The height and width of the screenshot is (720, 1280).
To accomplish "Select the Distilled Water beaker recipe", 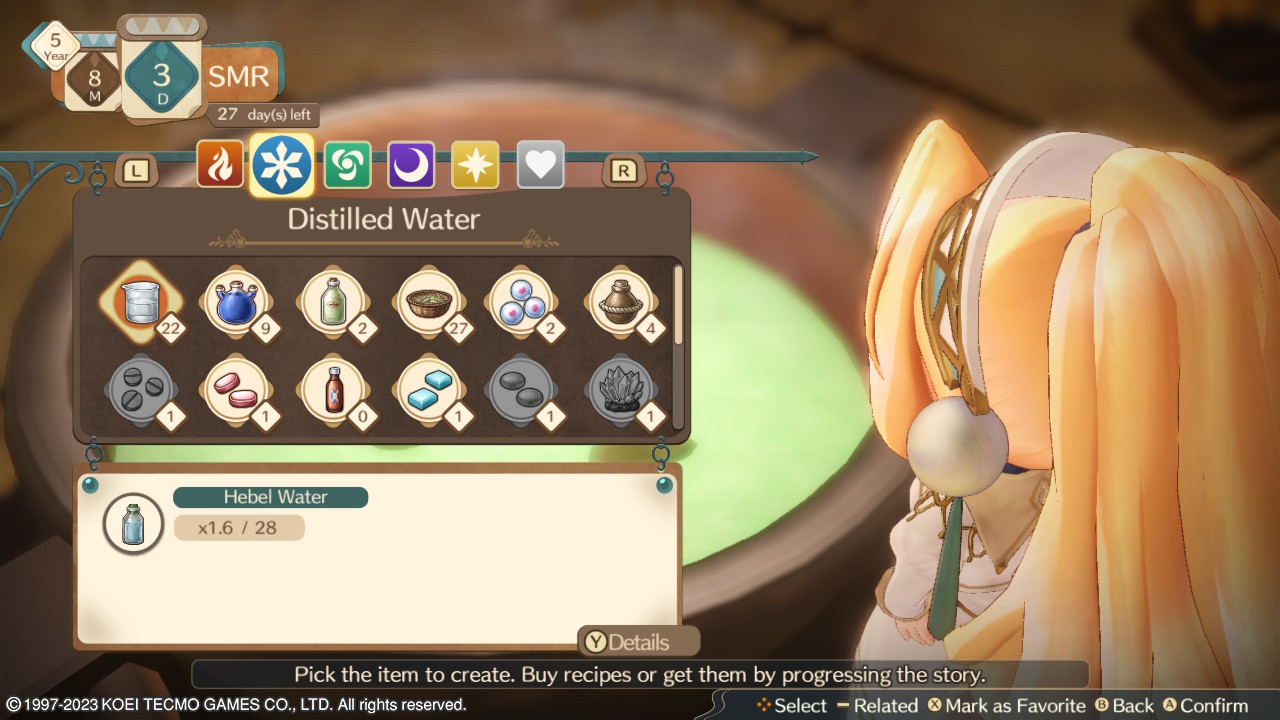I will pos(141,302).
